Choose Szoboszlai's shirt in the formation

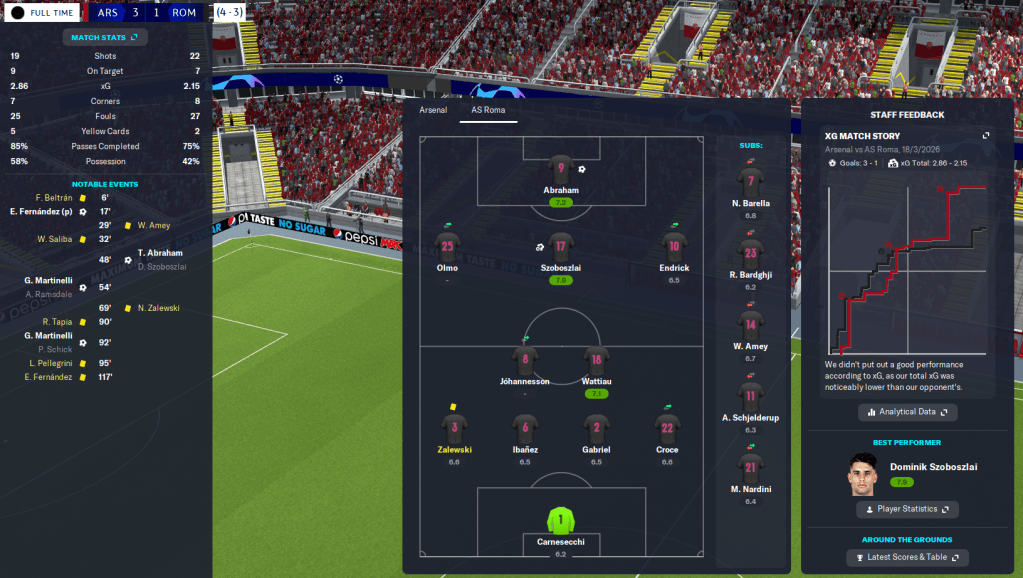561,246
